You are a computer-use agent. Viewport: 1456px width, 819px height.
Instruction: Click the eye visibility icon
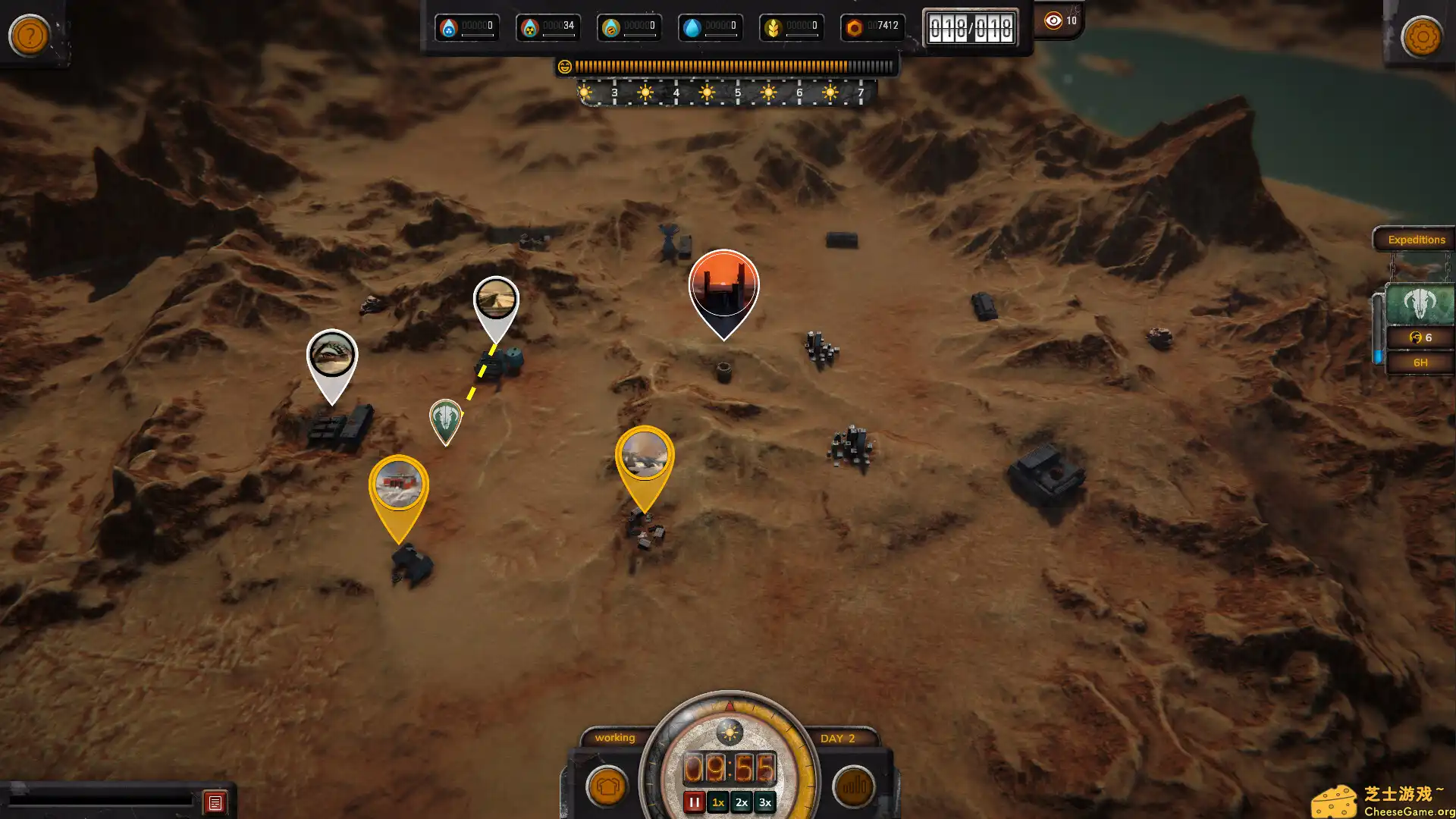pyautogui.click(x=1053, y=20)
